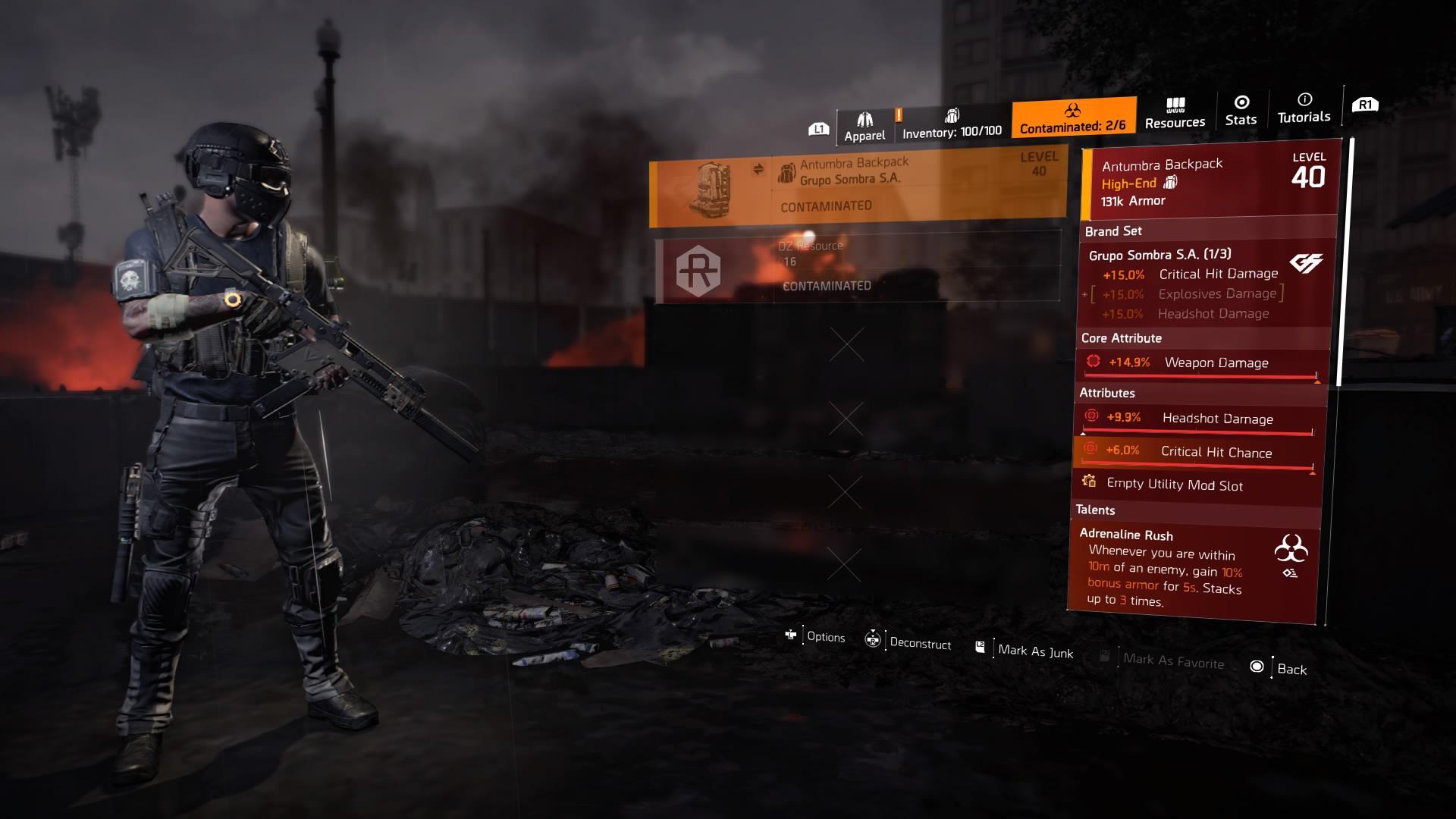Open item Options
Screen dimensions: 1456x819
click(x=816, y=636)
